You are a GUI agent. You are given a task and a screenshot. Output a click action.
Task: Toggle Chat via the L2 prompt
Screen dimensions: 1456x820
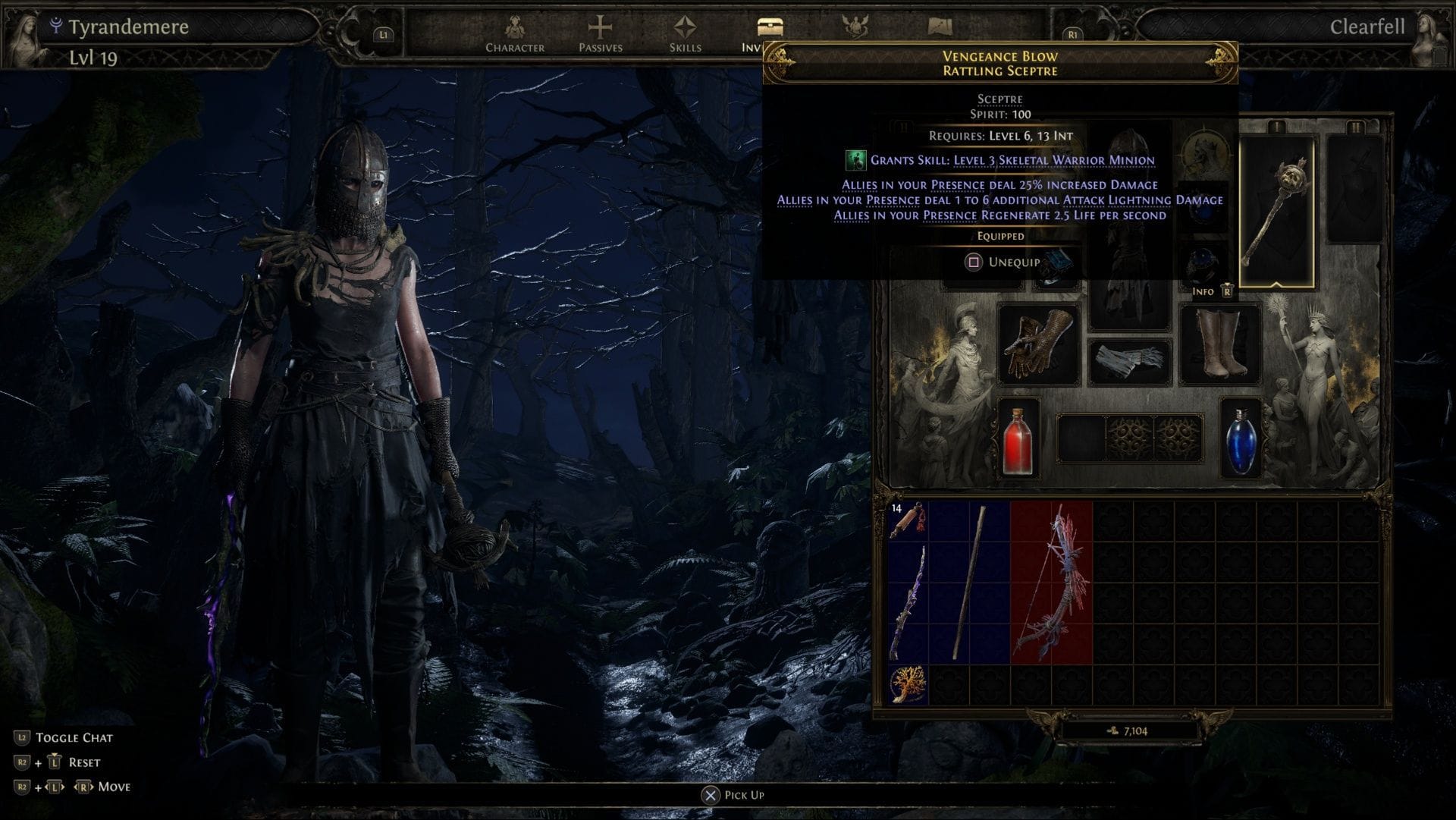click(x=76, y=737)
